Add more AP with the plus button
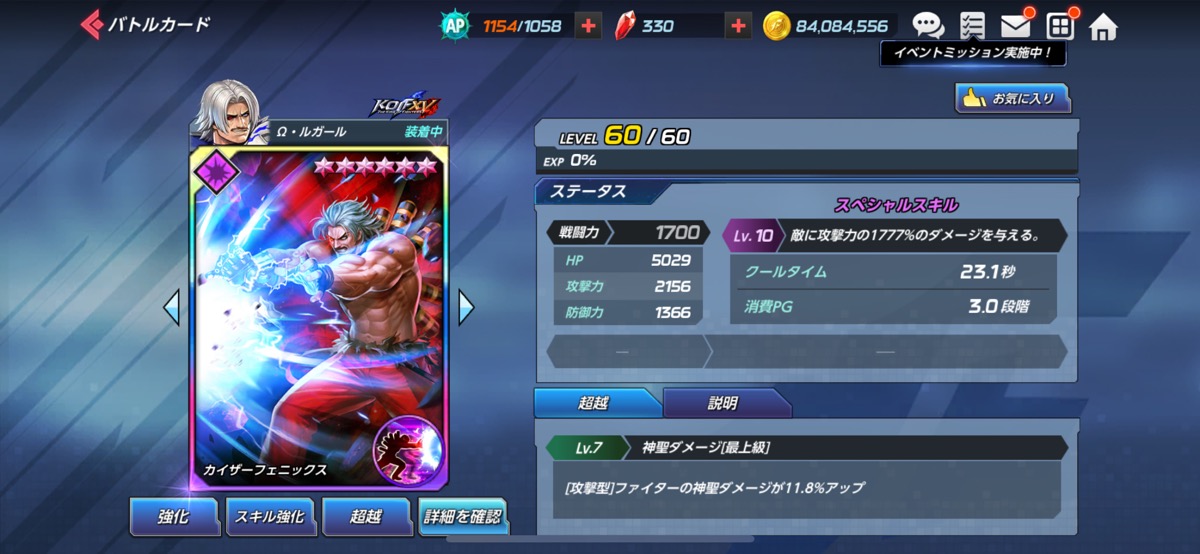The image size is (1200, 554). 588,26
